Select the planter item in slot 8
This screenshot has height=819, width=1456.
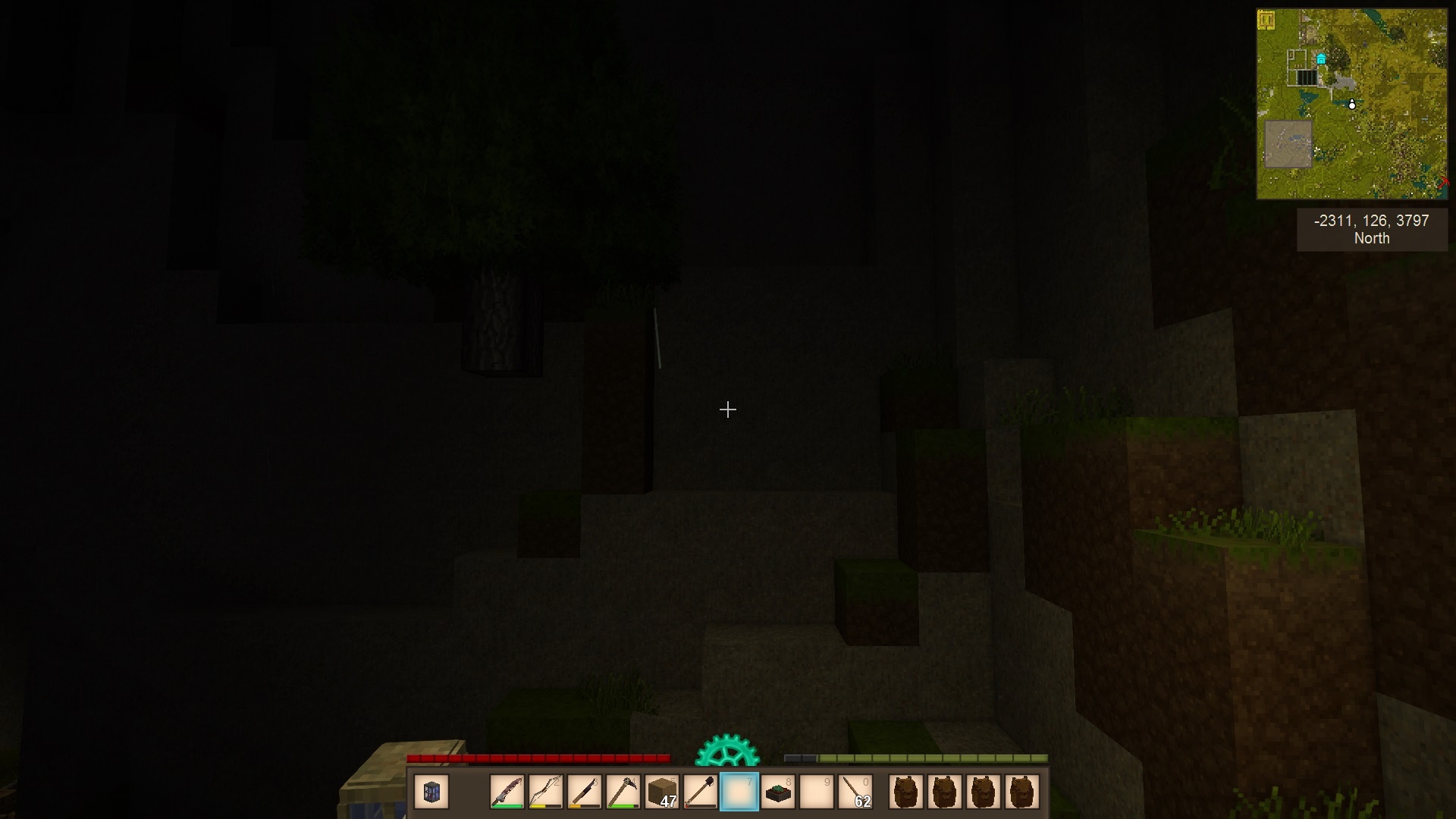coord(778,792)
